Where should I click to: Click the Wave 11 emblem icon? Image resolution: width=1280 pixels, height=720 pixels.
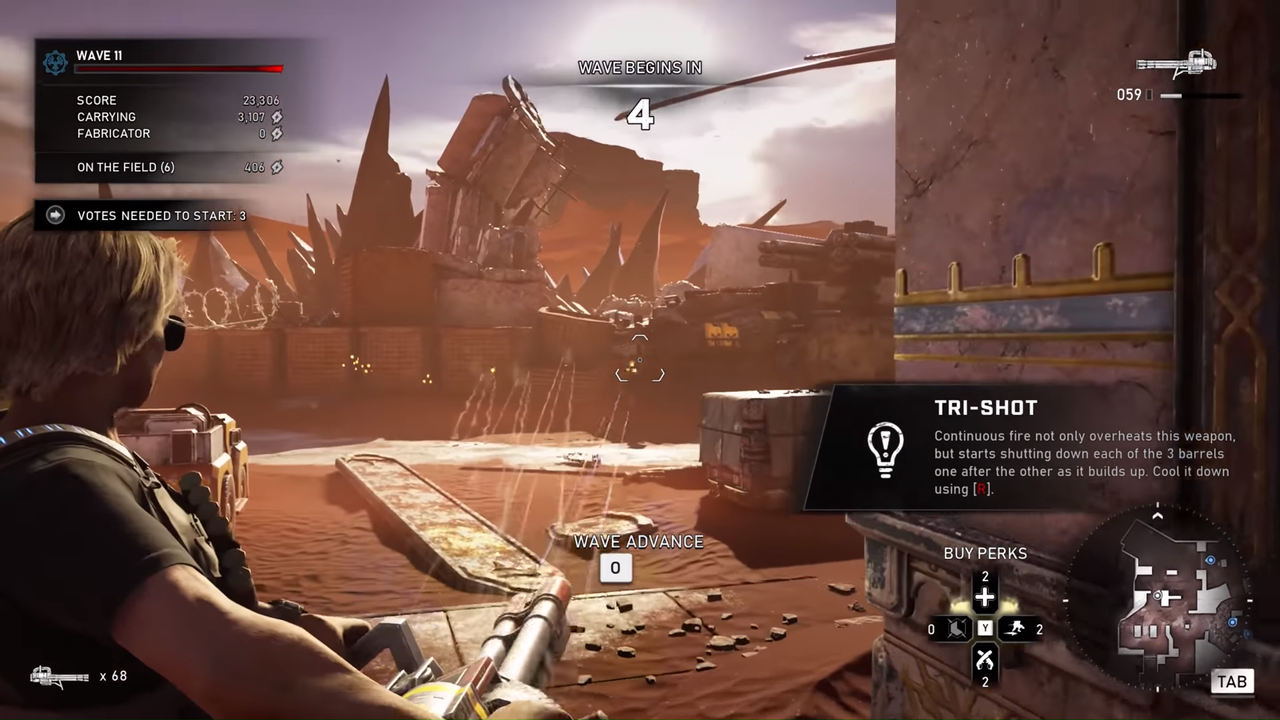[x=55, y=63]
